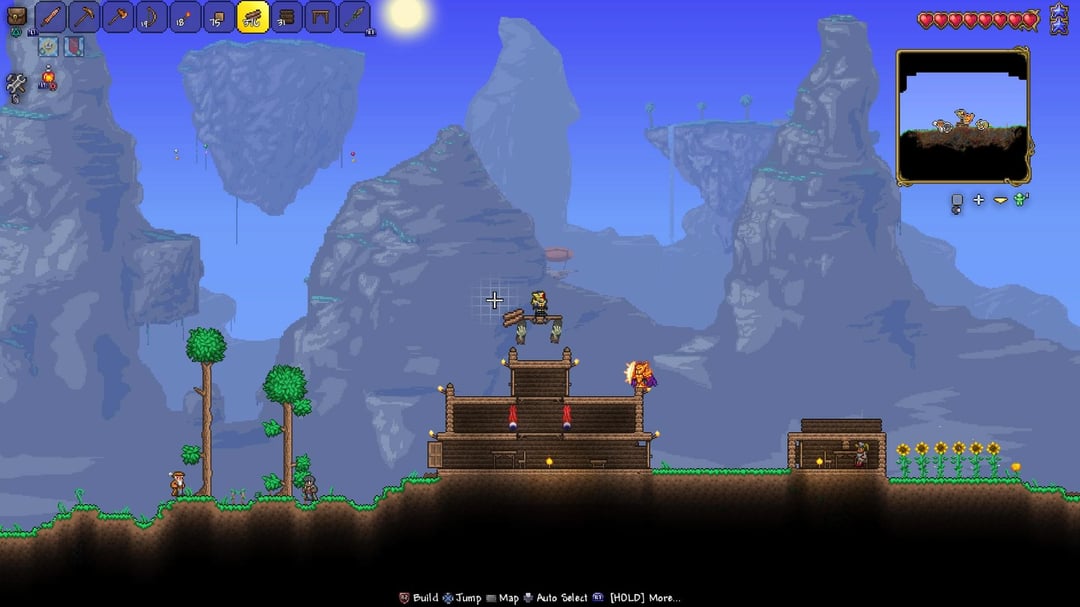Choose the wooden table hotbar slot

(320, 17)
